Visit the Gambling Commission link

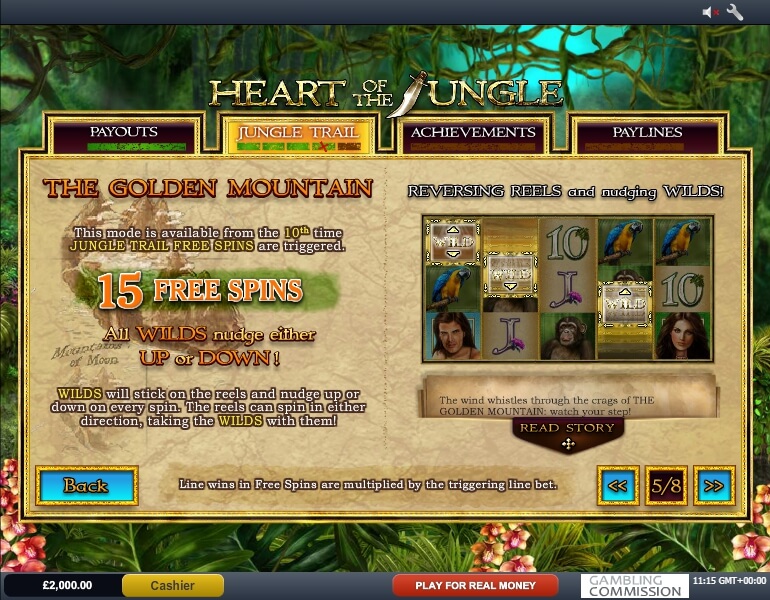pyautogui.click(x=633, y=585)
